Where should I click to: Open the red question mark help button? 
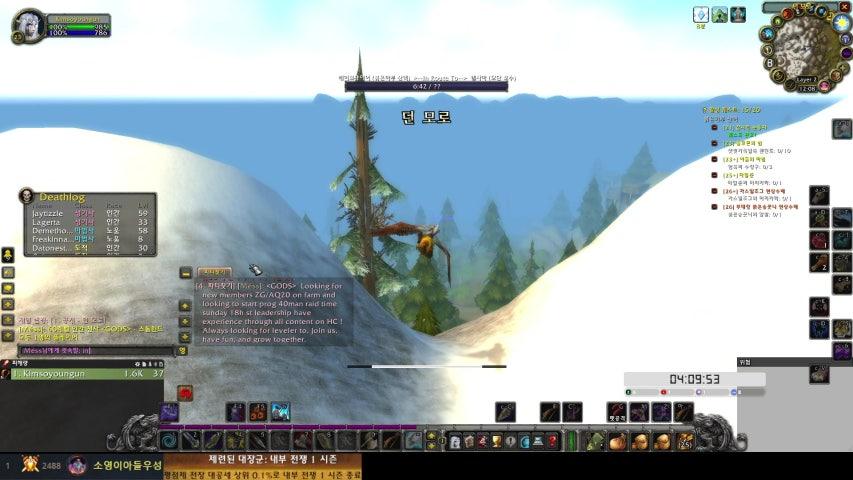pyautogui.click(x=553, y=441)
